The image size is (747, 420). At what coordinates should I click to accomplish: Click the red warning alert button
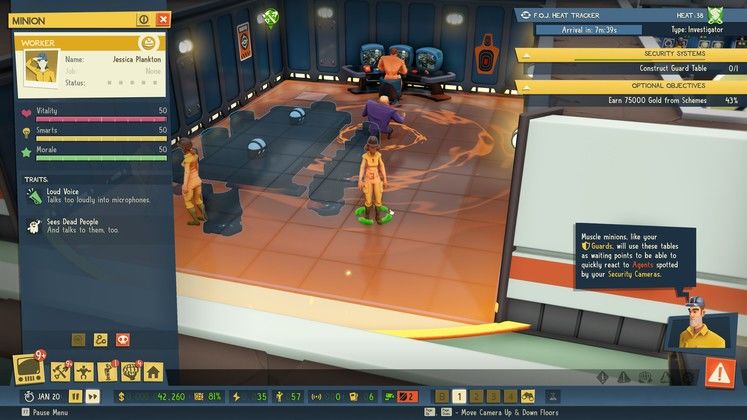coord(719,372)
